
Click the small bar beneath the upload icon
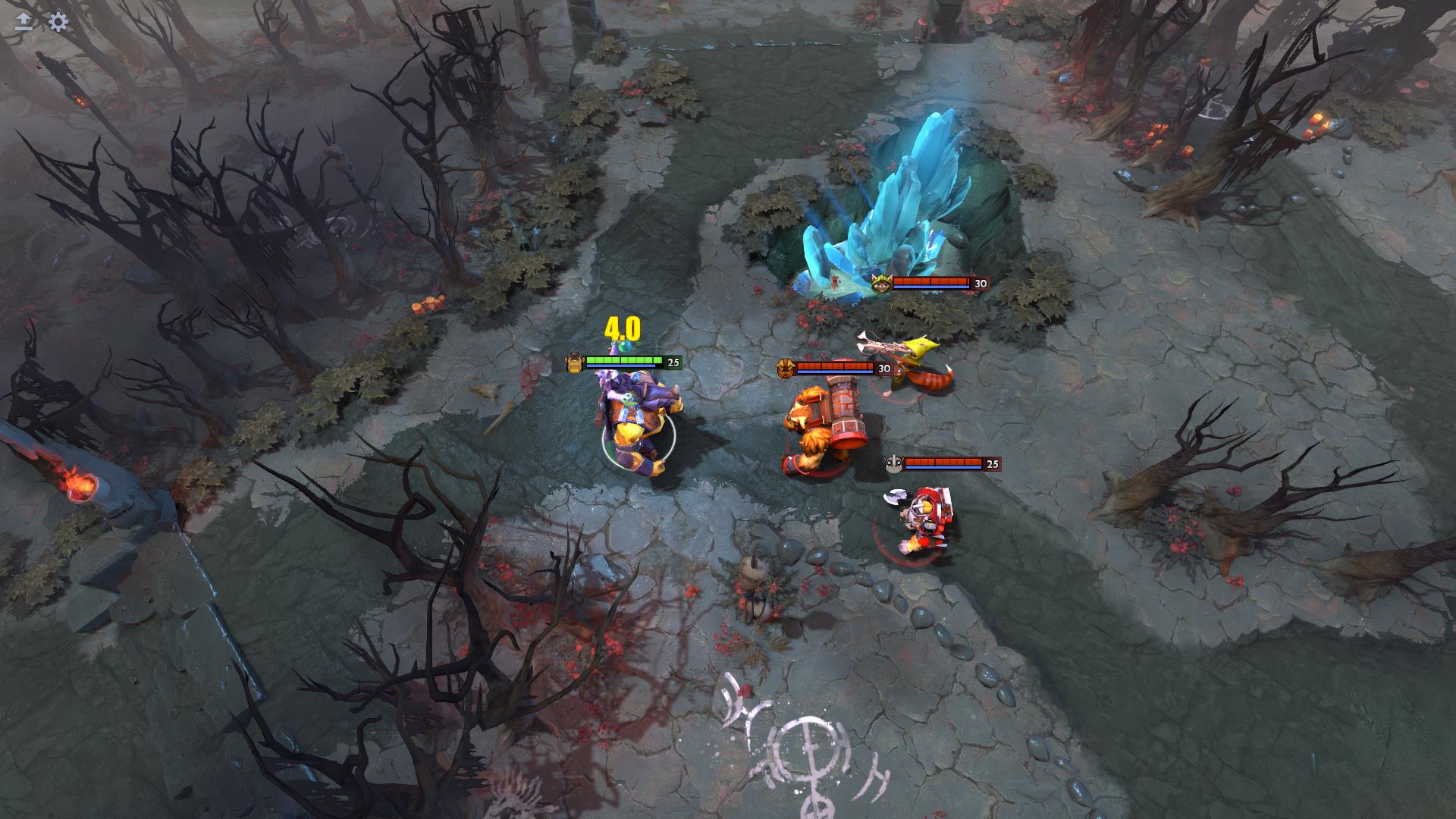(24, 29)
